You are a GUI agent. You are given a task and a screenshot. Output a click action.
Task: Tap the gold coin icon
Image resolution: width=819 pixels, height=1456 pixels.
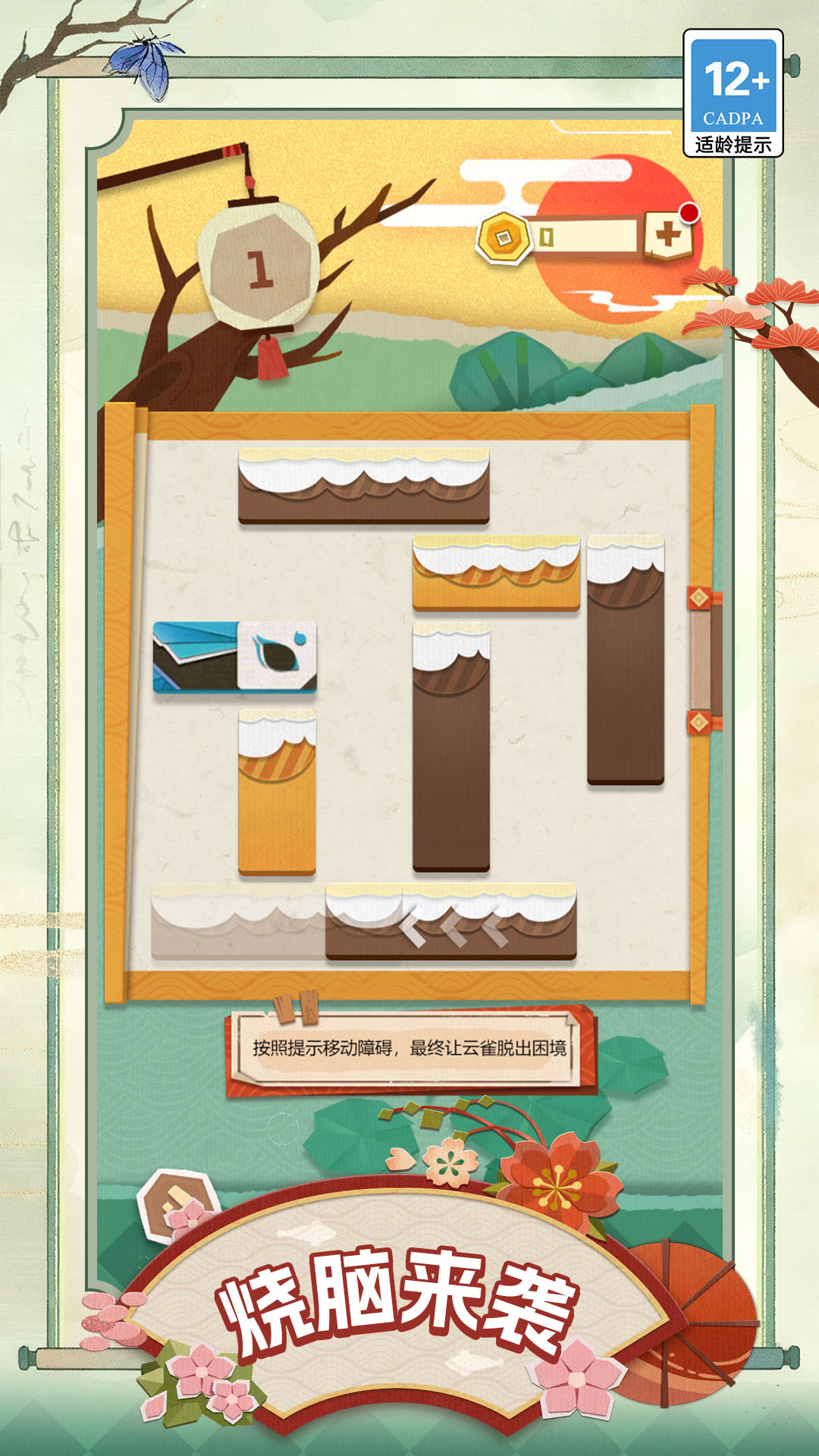coord(503,238)
